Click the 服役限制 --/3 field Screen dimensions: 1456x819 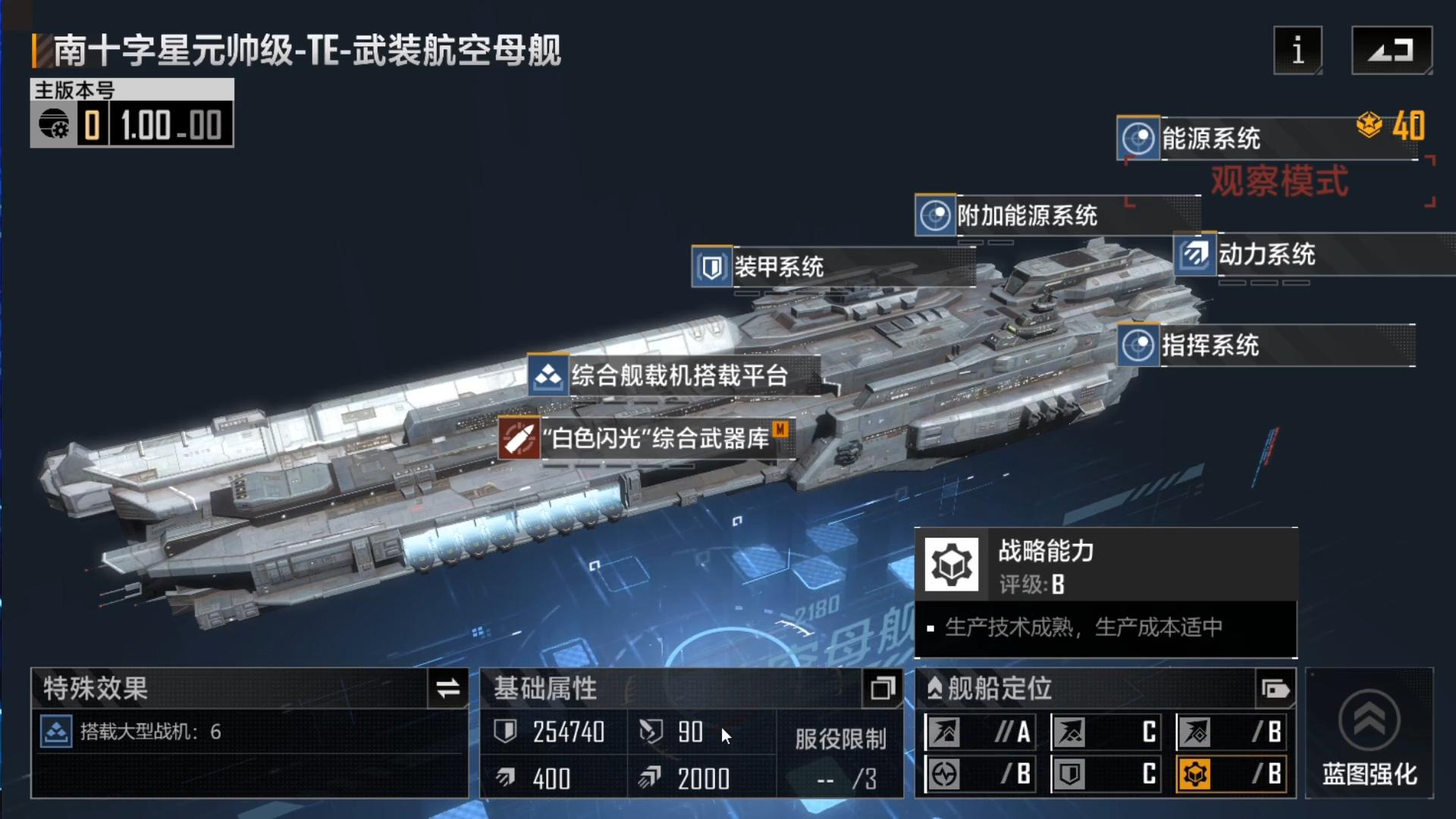click(x=842, y=780)
